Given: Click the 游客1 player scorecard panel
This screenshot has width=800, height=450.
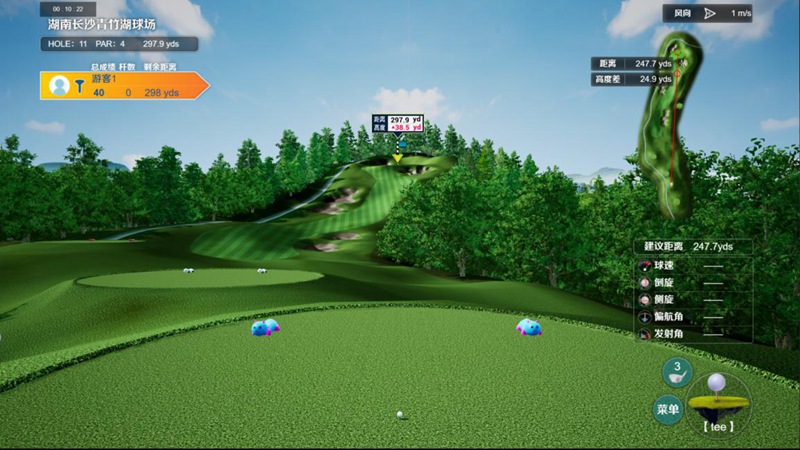Looking at the screenshot, I should [122, 86].
